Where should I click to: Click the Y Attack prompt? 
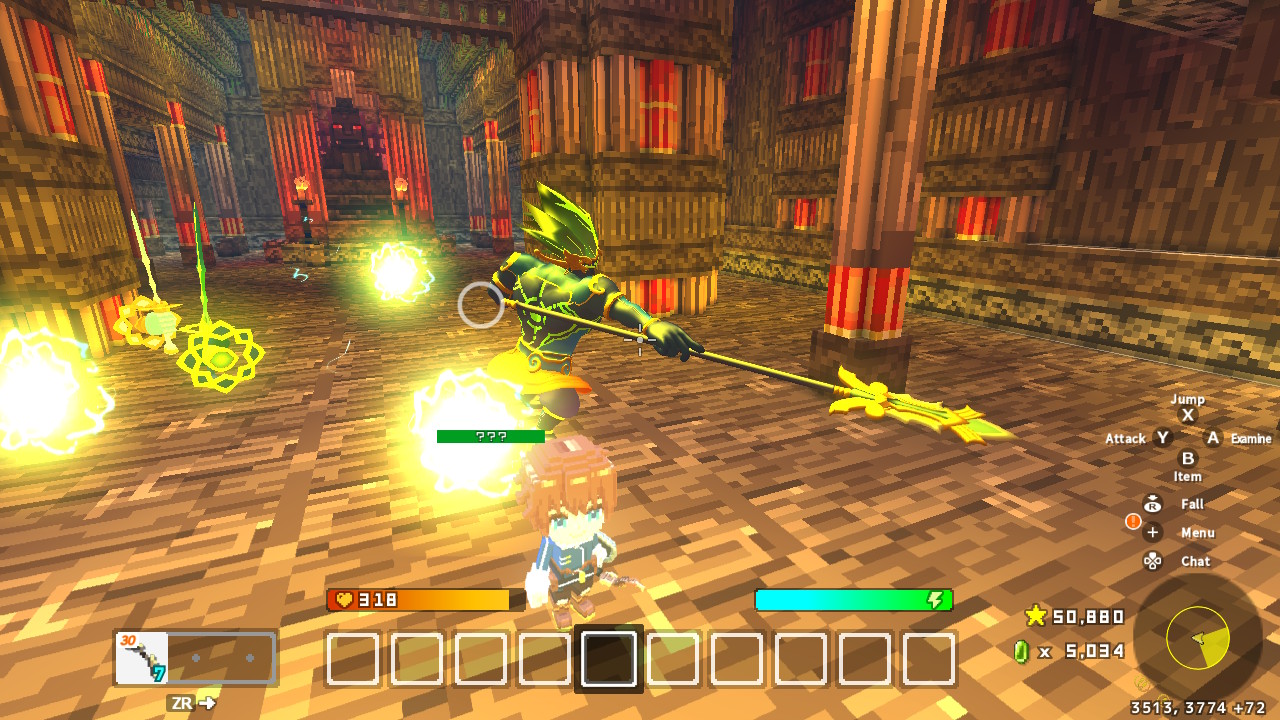(1163, 437)
